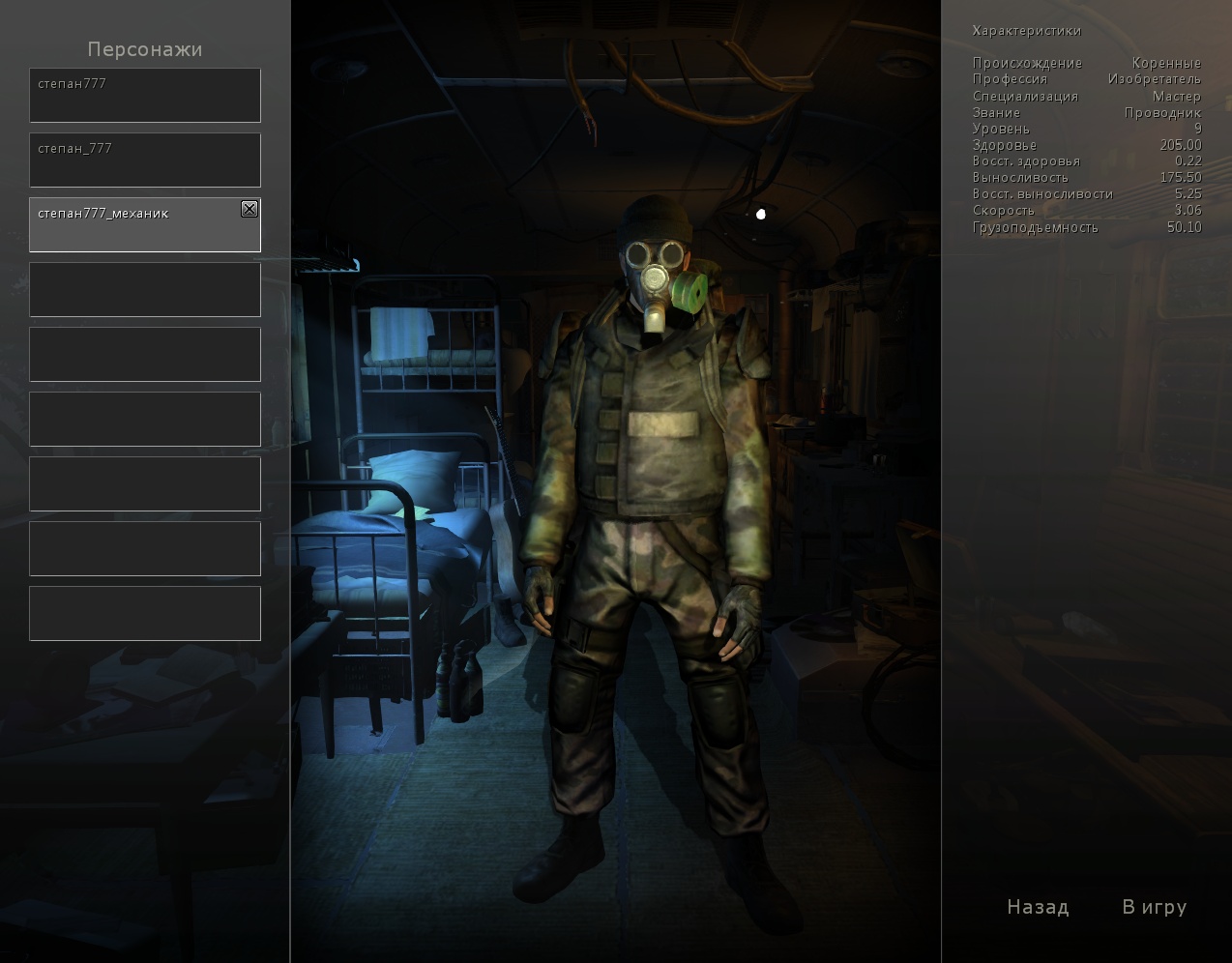Go back with the Назад button

(1038, 907)
